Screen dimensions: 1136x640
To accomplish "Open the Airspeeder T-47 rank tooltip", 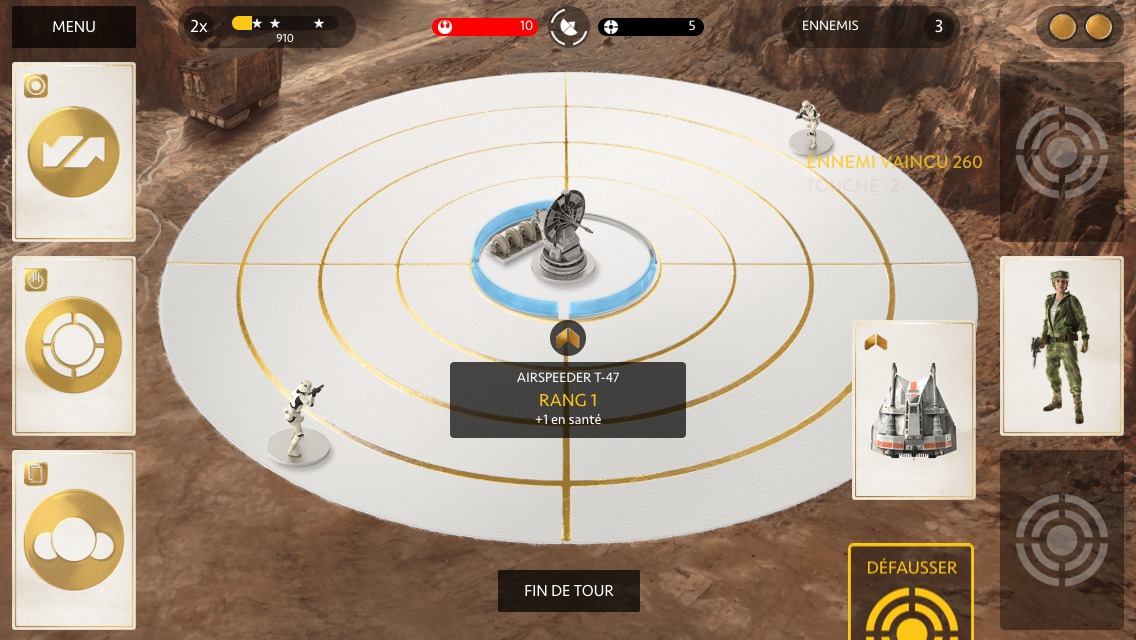I will (x=567, y=400).
